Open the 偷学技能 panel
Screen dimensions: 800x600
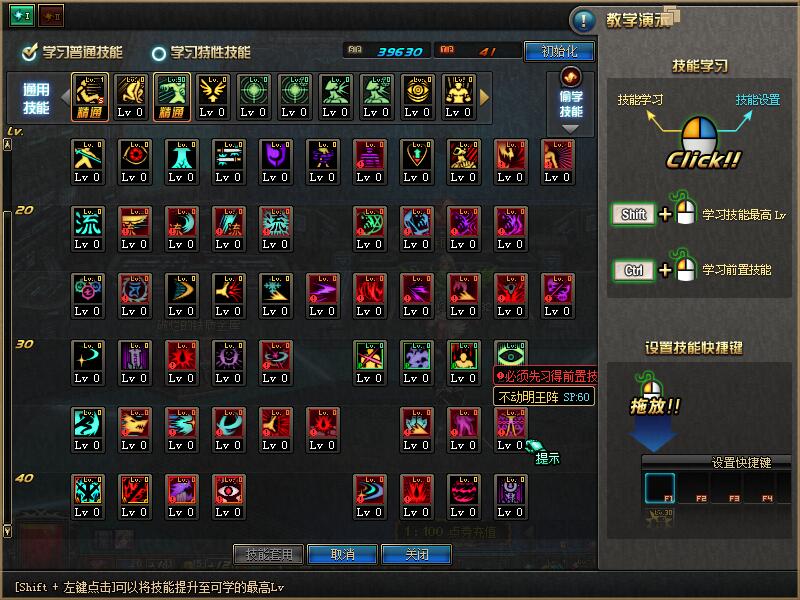click(571, 100)
